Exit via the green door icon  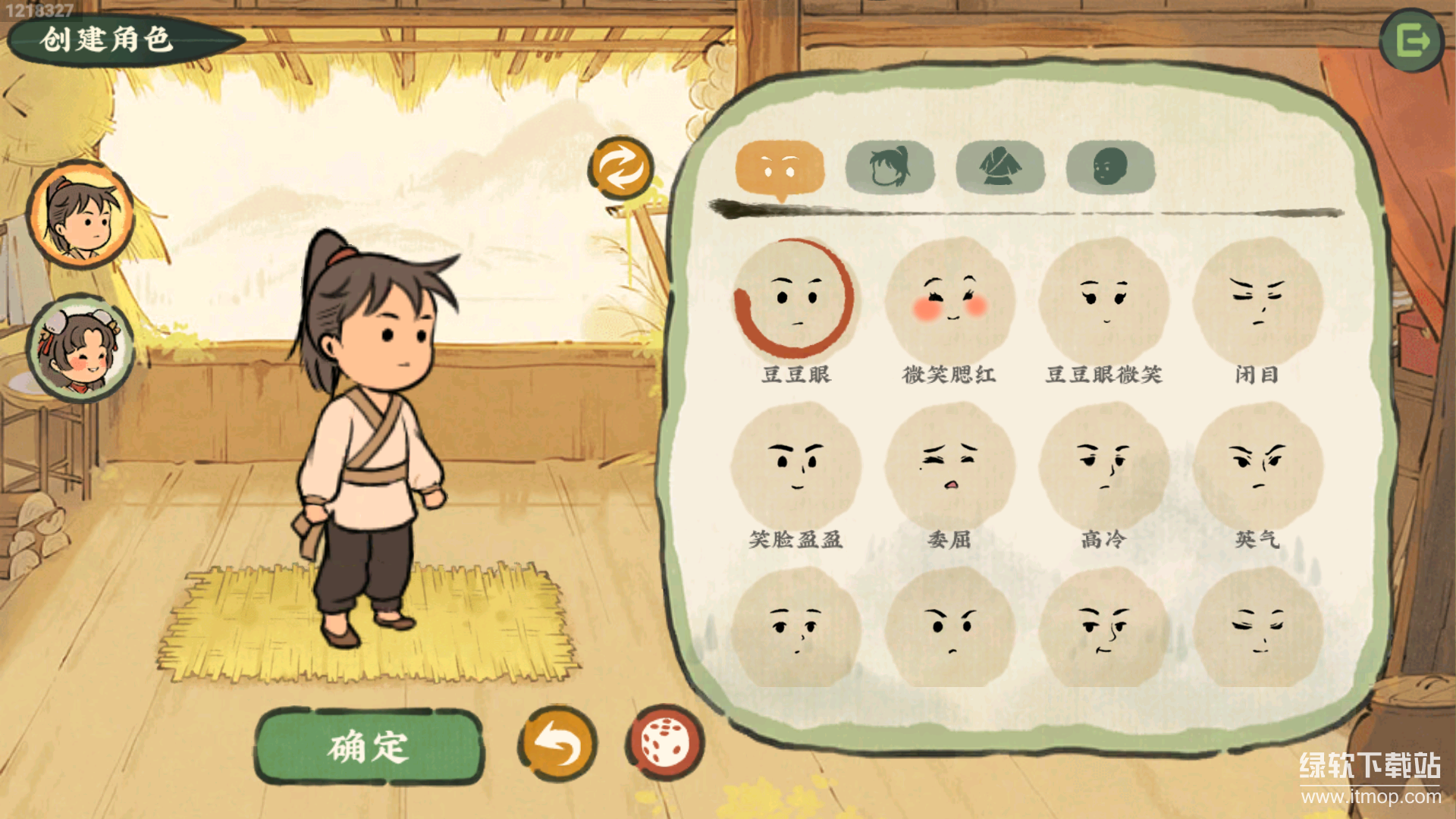(x=1411, y=41)
